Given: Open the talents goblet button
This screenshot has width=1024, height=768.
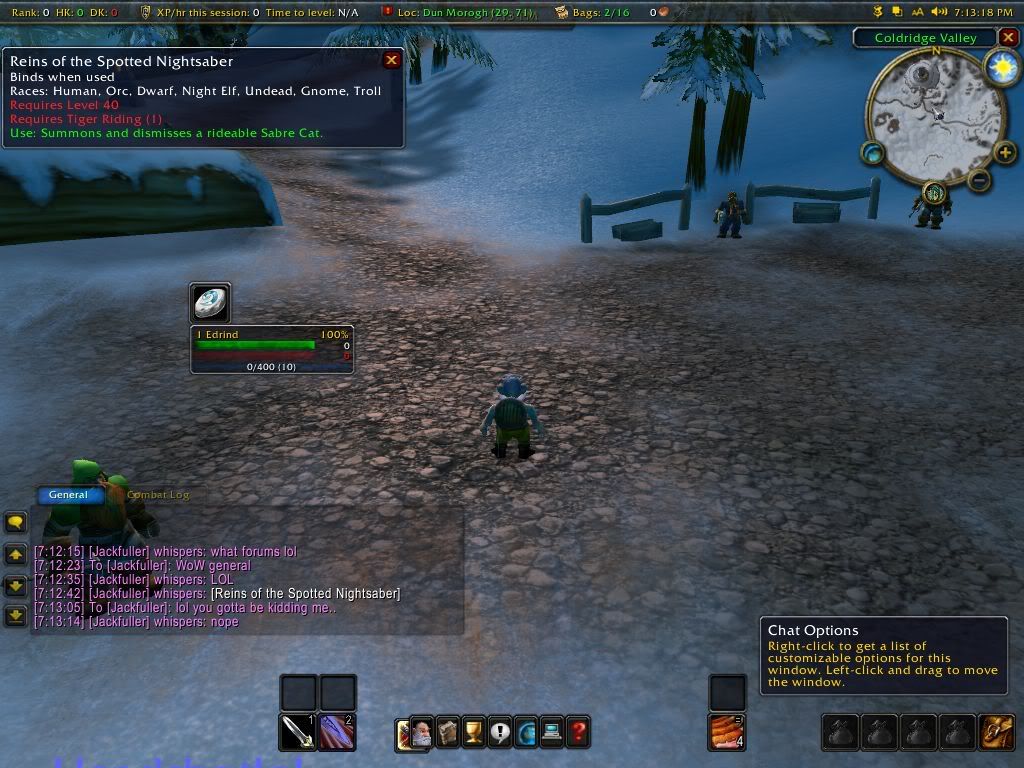Looking at the screenshot, I should (474, 732).
